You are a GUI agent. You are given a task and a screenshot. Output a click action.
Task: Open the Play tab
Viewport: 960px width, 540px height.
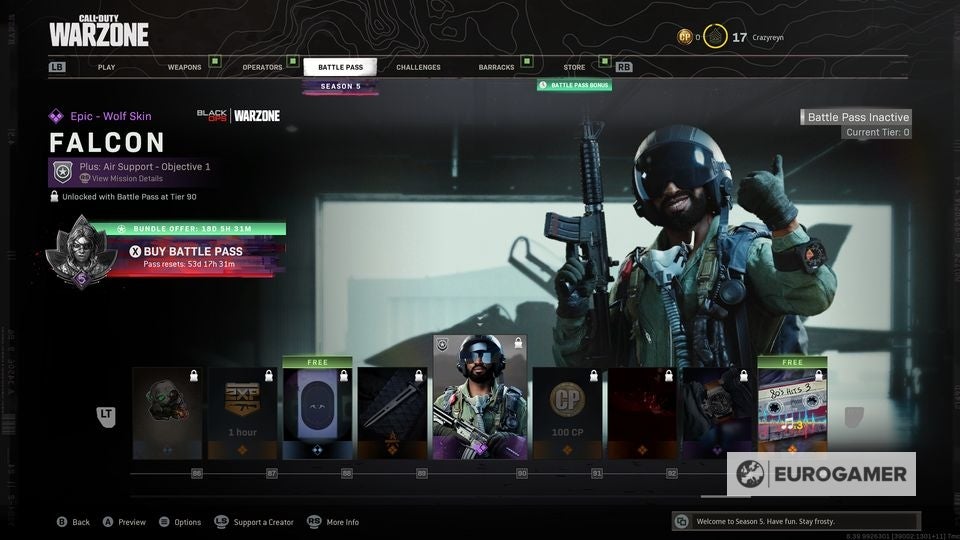click(x=106, y=67)
